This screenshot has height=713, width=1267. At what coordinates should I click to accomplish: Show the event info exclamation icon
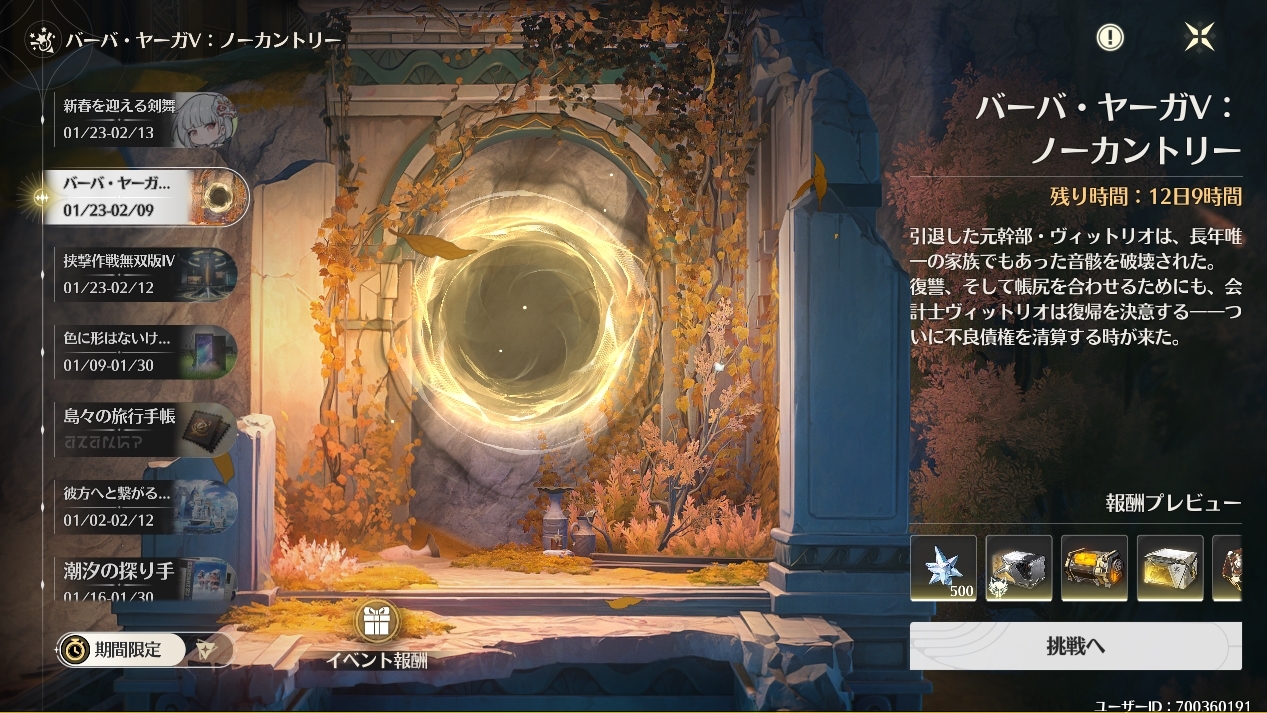[1110, 38]
